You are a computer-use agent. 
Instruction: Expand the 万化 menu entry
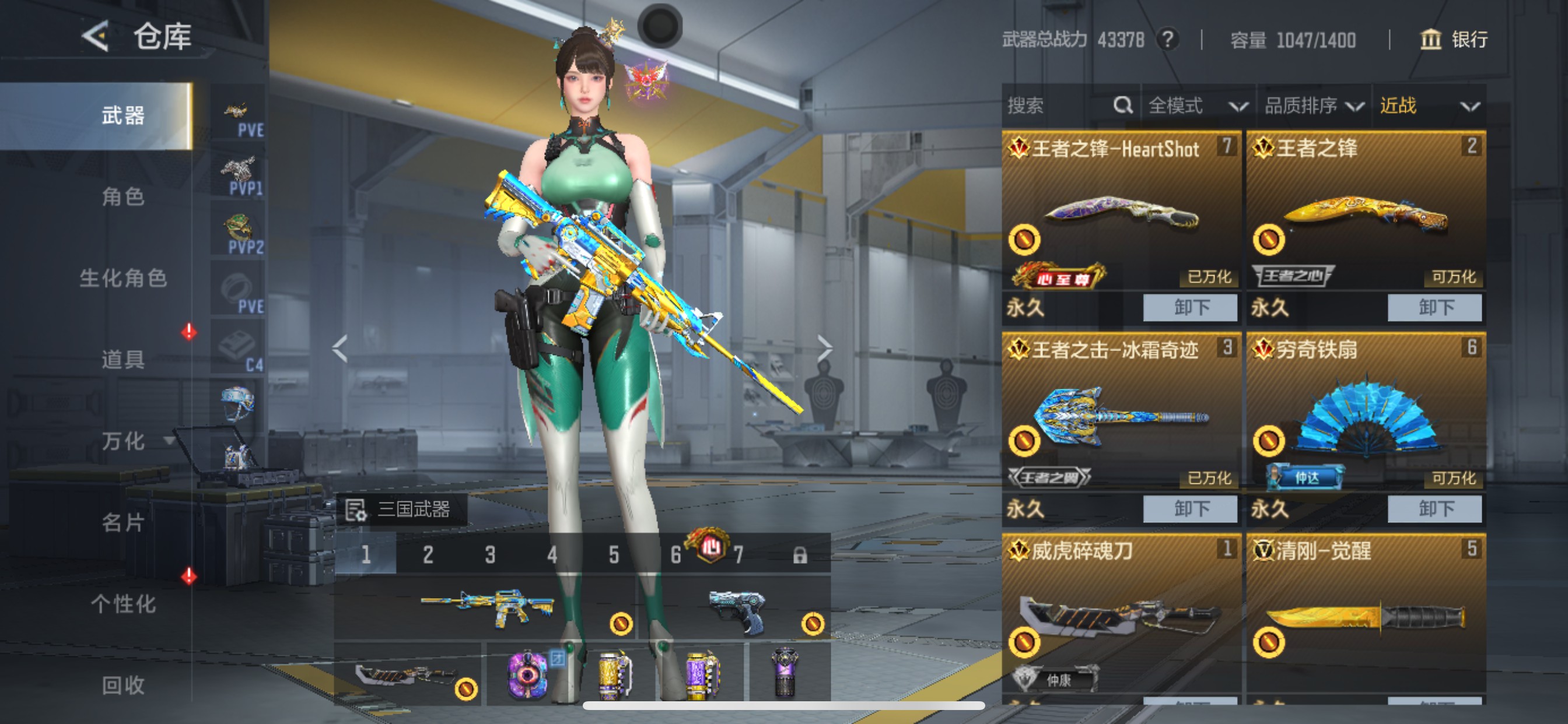(124, 441)
